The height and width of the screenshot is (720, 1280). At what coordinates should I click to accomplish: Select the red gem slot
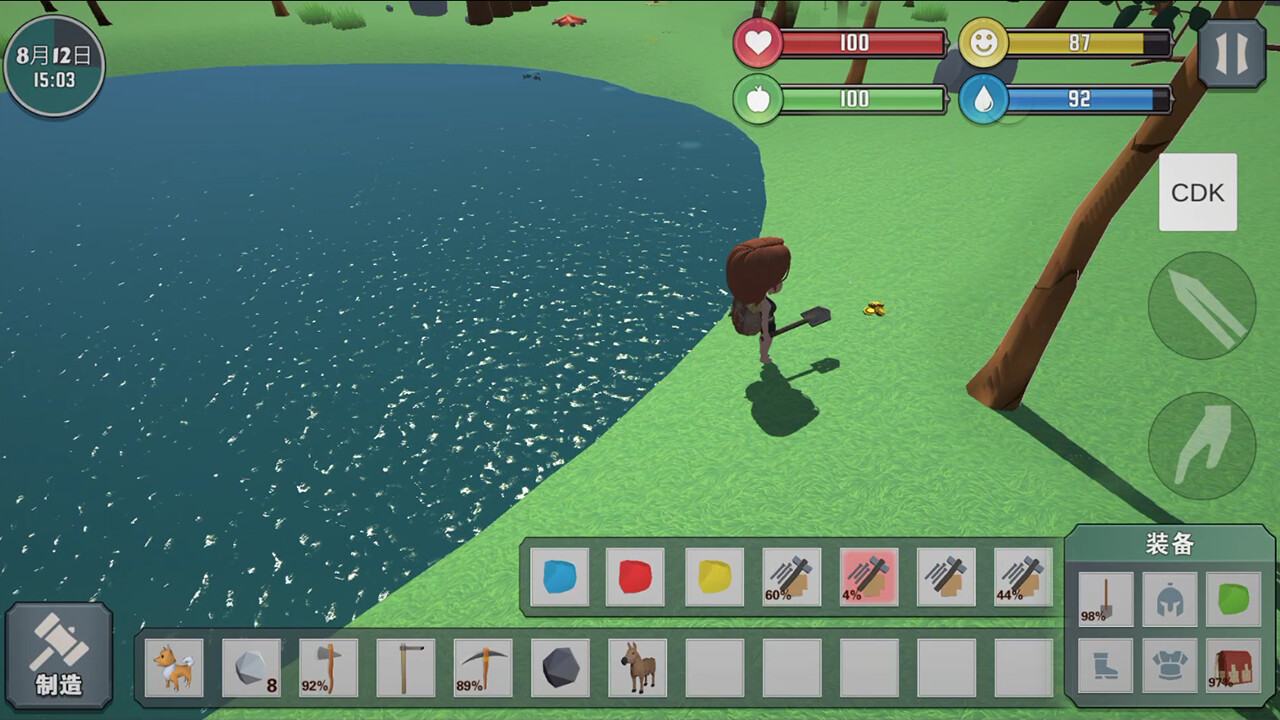click(x=635, y=577)
